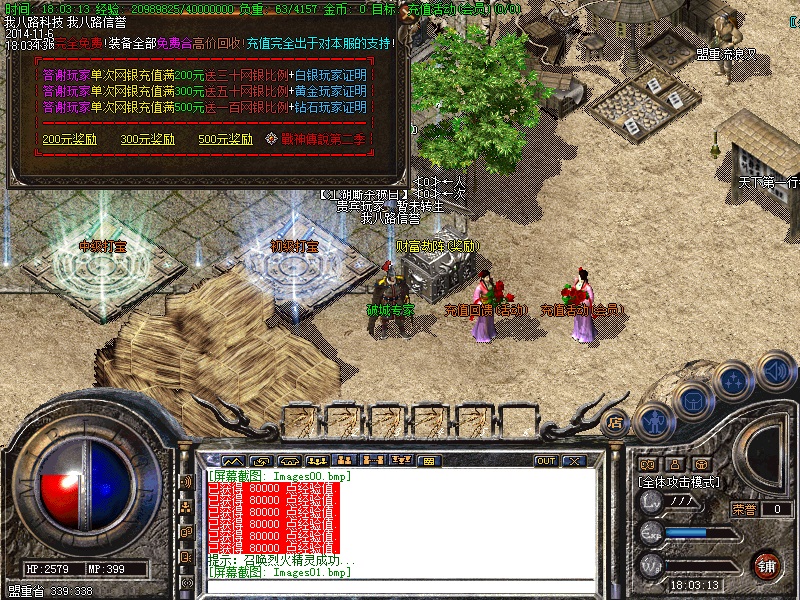Click the round red 铺 button

[767, 565]
